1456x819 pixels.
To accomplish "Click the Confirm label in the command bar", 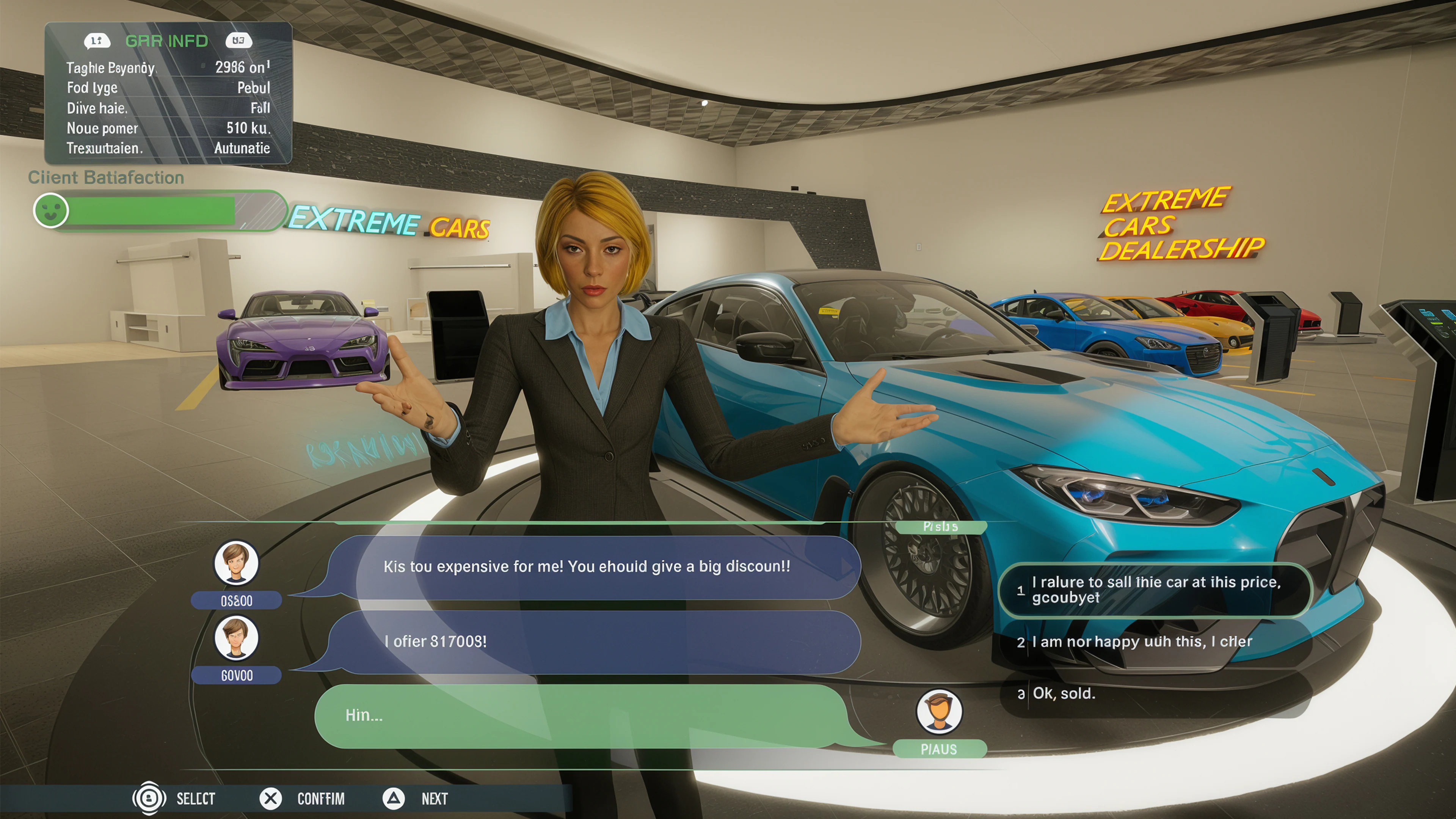I will click(x=321, y=799).
